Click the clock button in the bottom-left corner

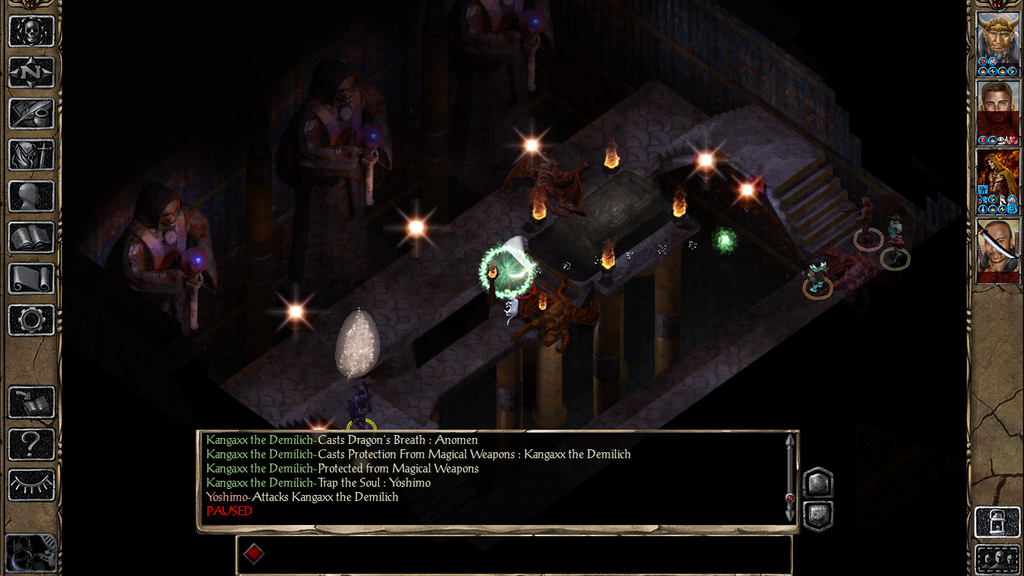(x=30, y=553)
